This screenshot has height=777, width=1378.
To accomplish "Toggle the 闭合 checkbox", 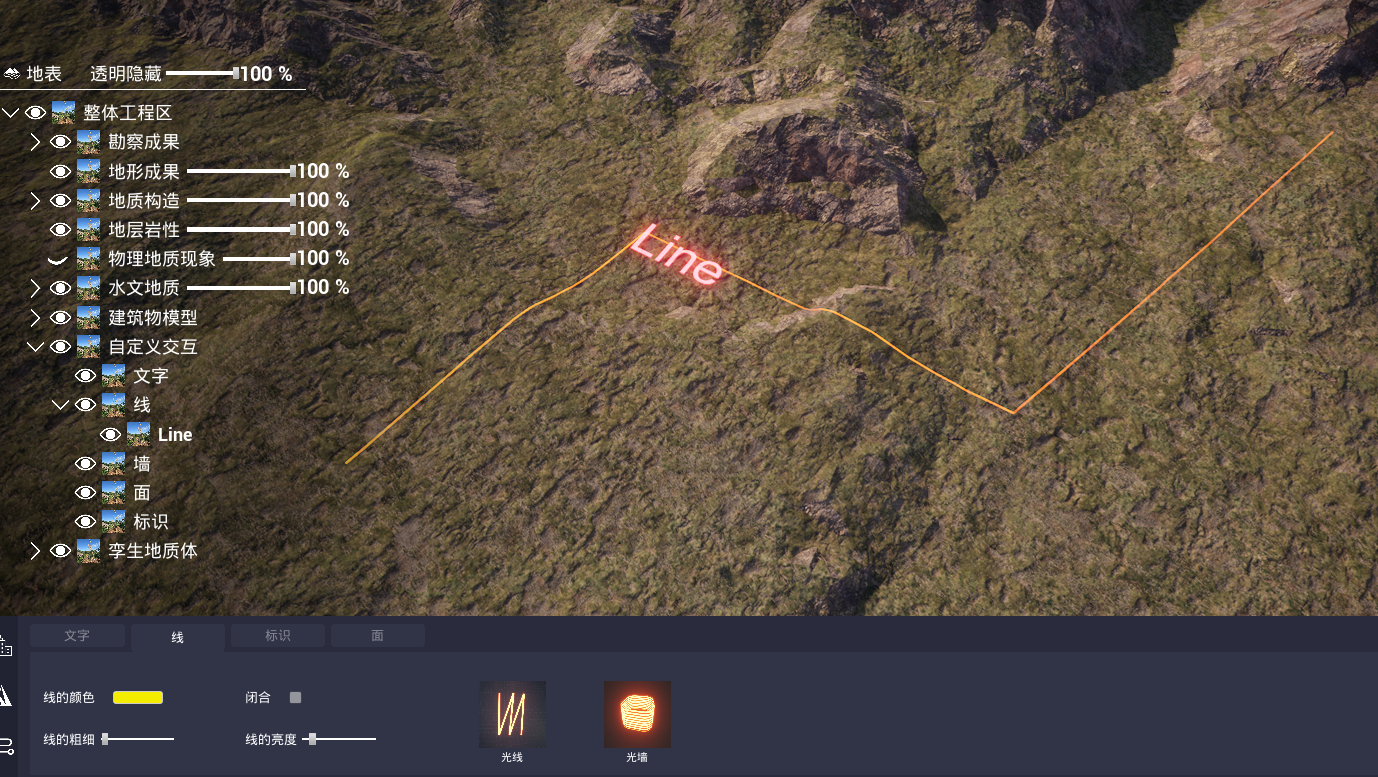I will (295, 697).
